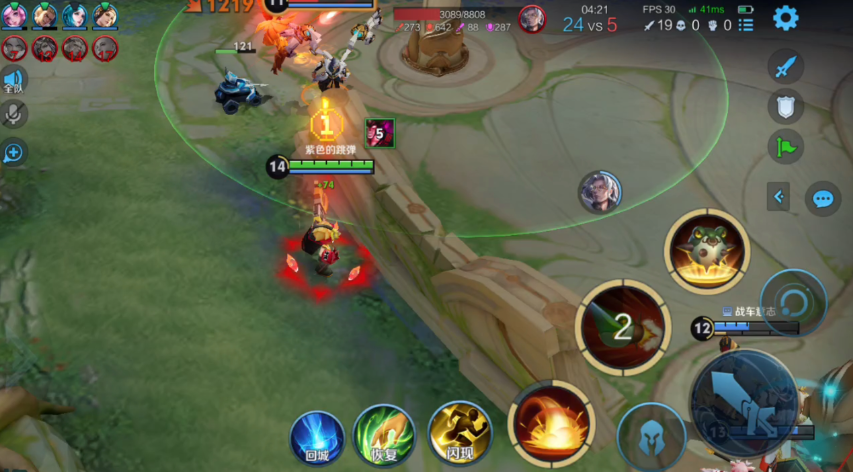The width and height of the screenshot is (853, 472).
Task: Send the green flag gather signal
Action: 786,146
